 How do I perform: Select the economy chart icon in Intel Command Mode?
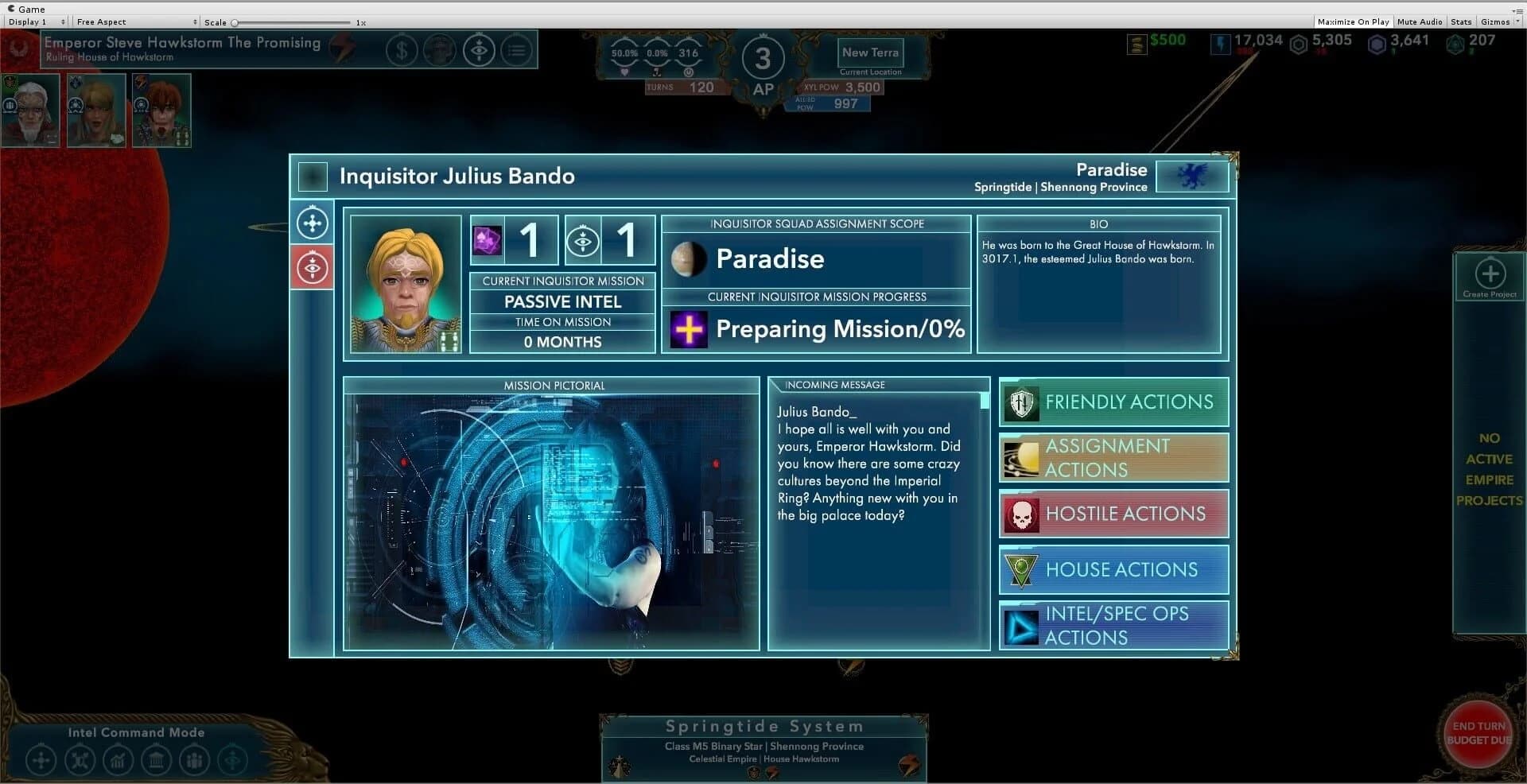coord(119,759)
